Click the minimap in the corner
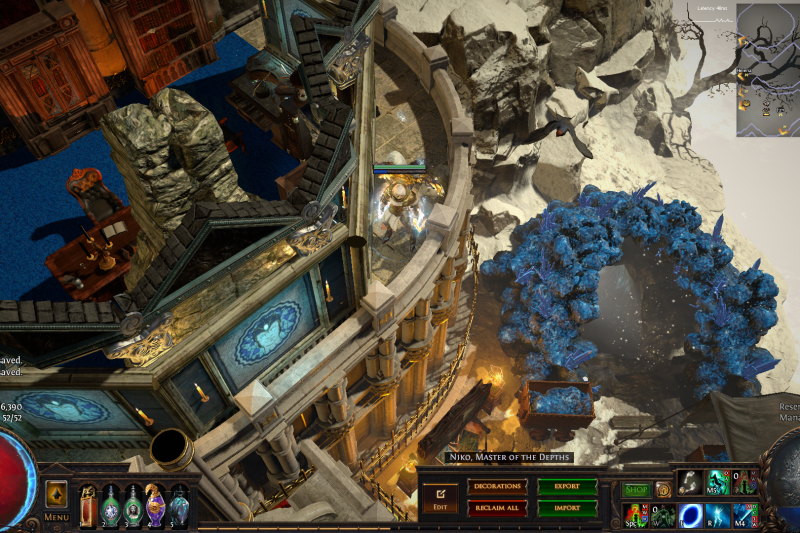Viewport: 800px width, 533px height. click(767, 70)
